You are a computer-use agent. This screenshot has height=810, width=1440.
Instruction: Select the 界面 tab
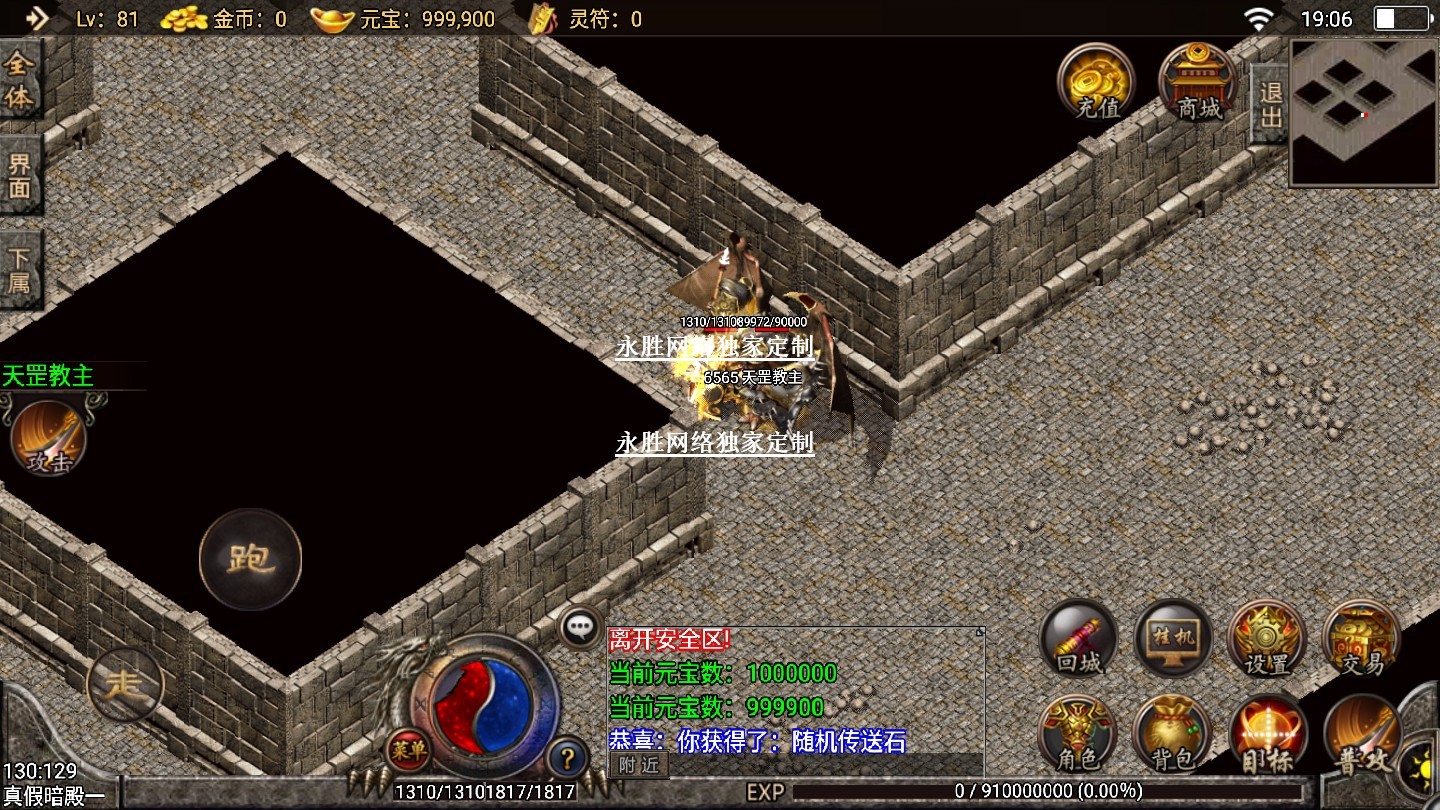(x=20, y=176)
